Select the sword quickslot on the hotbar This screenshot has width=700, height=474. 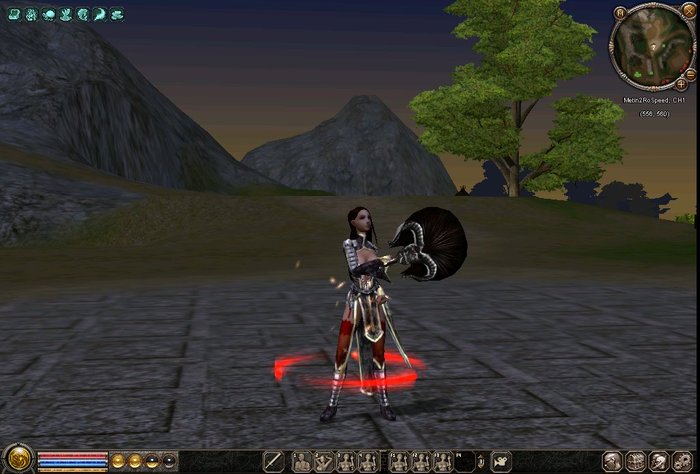[272, 462]
